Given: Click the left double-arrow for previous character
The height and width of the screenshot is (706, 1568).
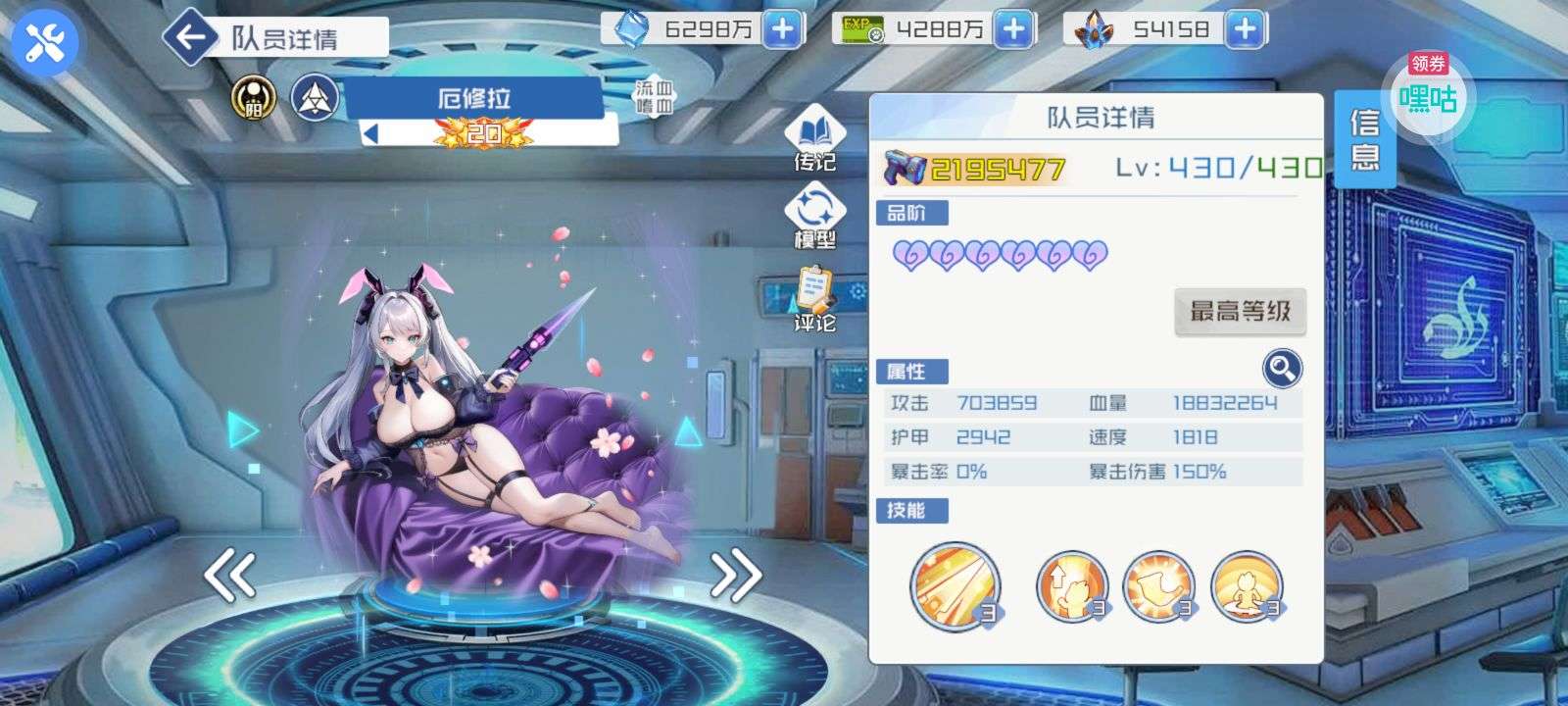Looking at the screenshot, I should point(230,575).
